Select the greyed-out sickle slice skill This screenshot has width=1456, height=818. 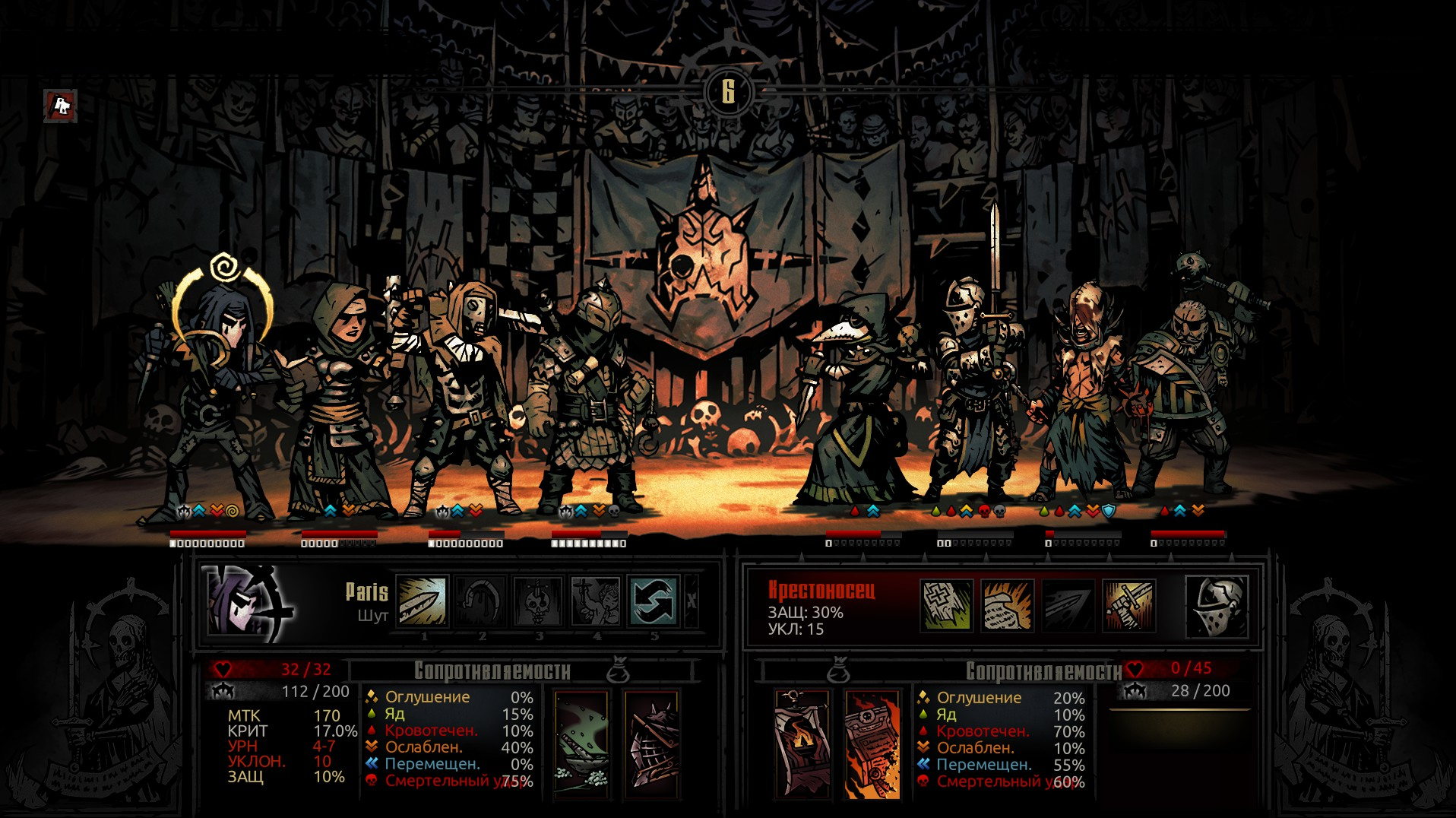click(480, 602)
